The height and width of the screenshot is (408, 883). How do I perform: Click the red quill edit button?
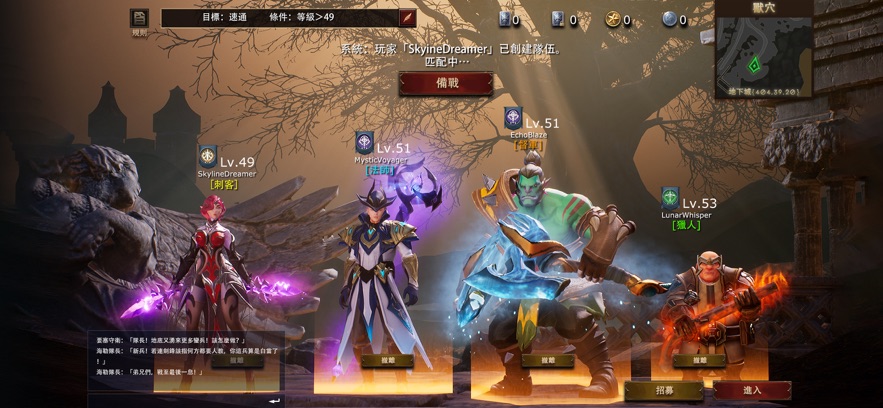407,18
